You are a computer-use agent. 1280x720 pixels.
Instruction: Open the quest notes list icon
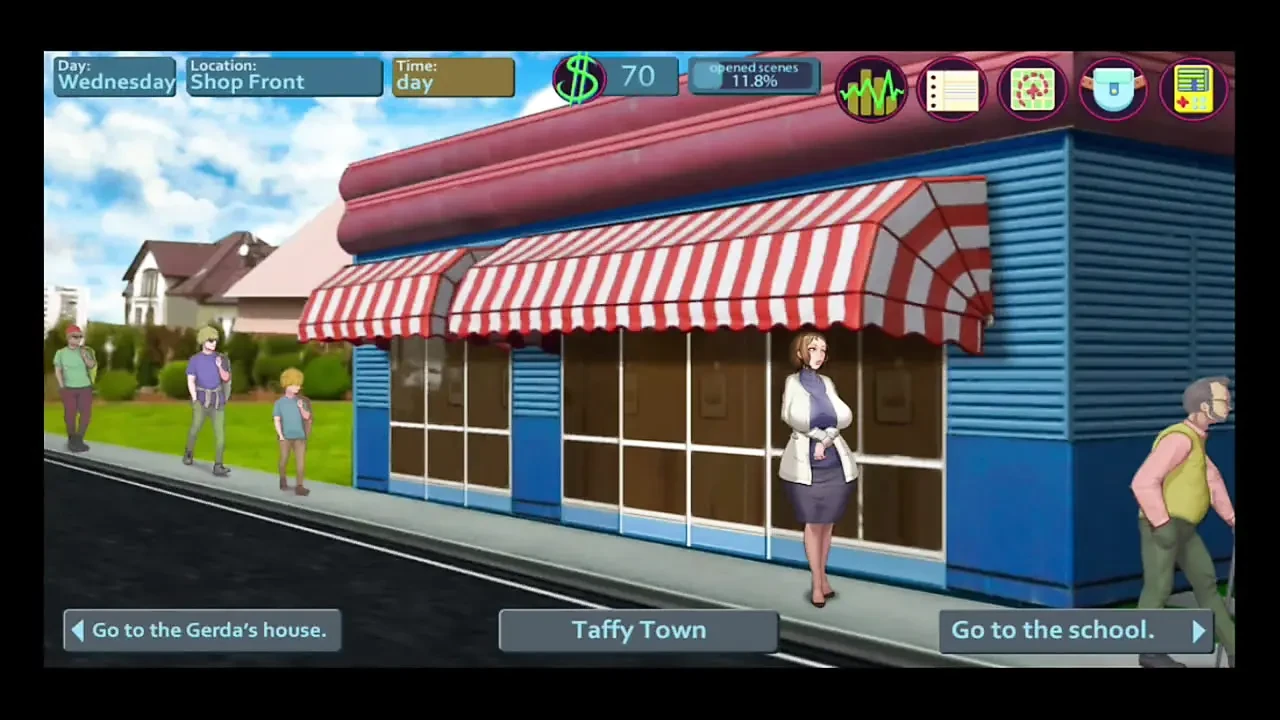pyautogui.click(x=952, y=89)
